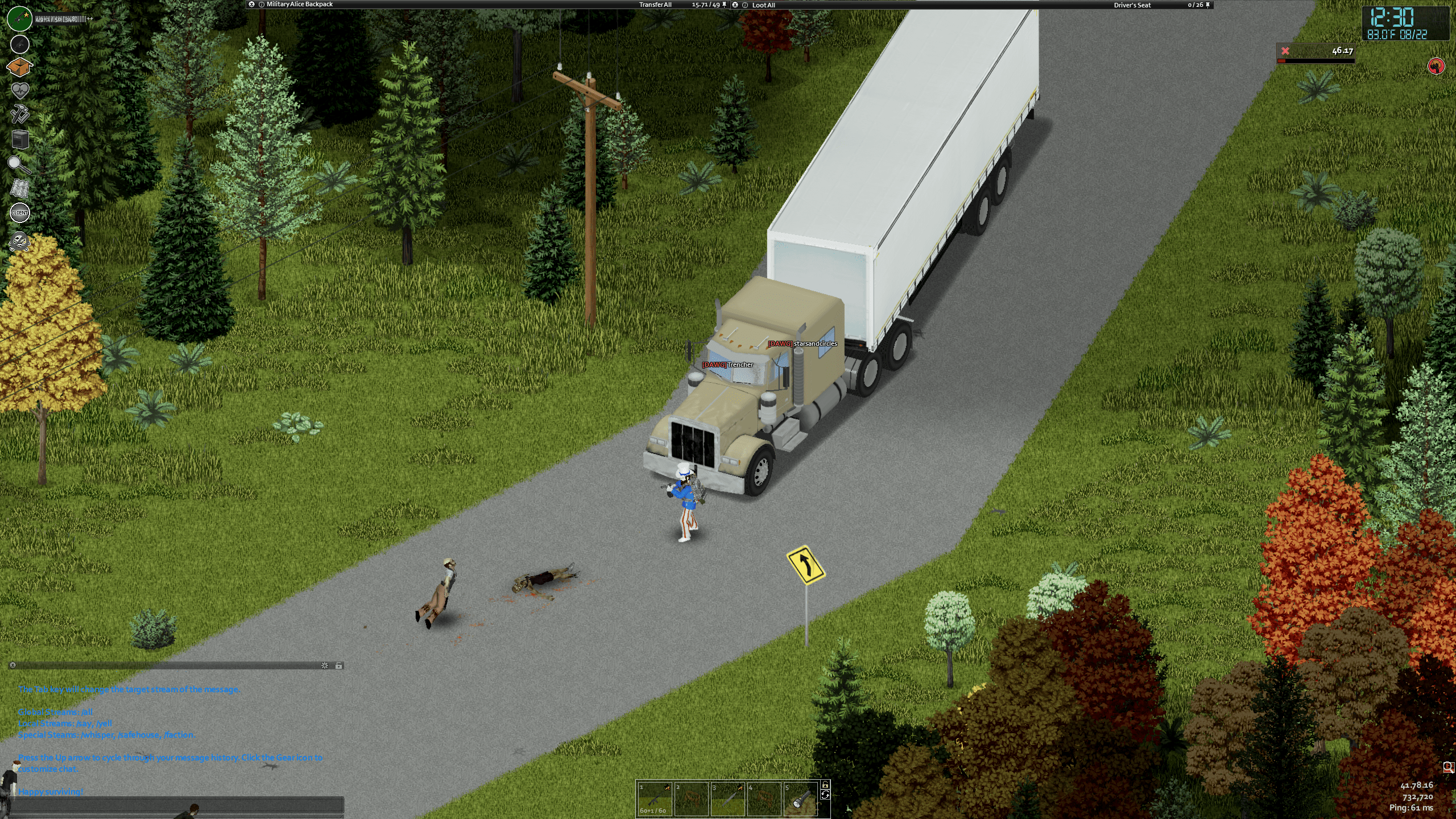This screenshot has height=819, width=1456.
Task: Select hotbar slot 1 with the rifle
Action: click(654, 799)
